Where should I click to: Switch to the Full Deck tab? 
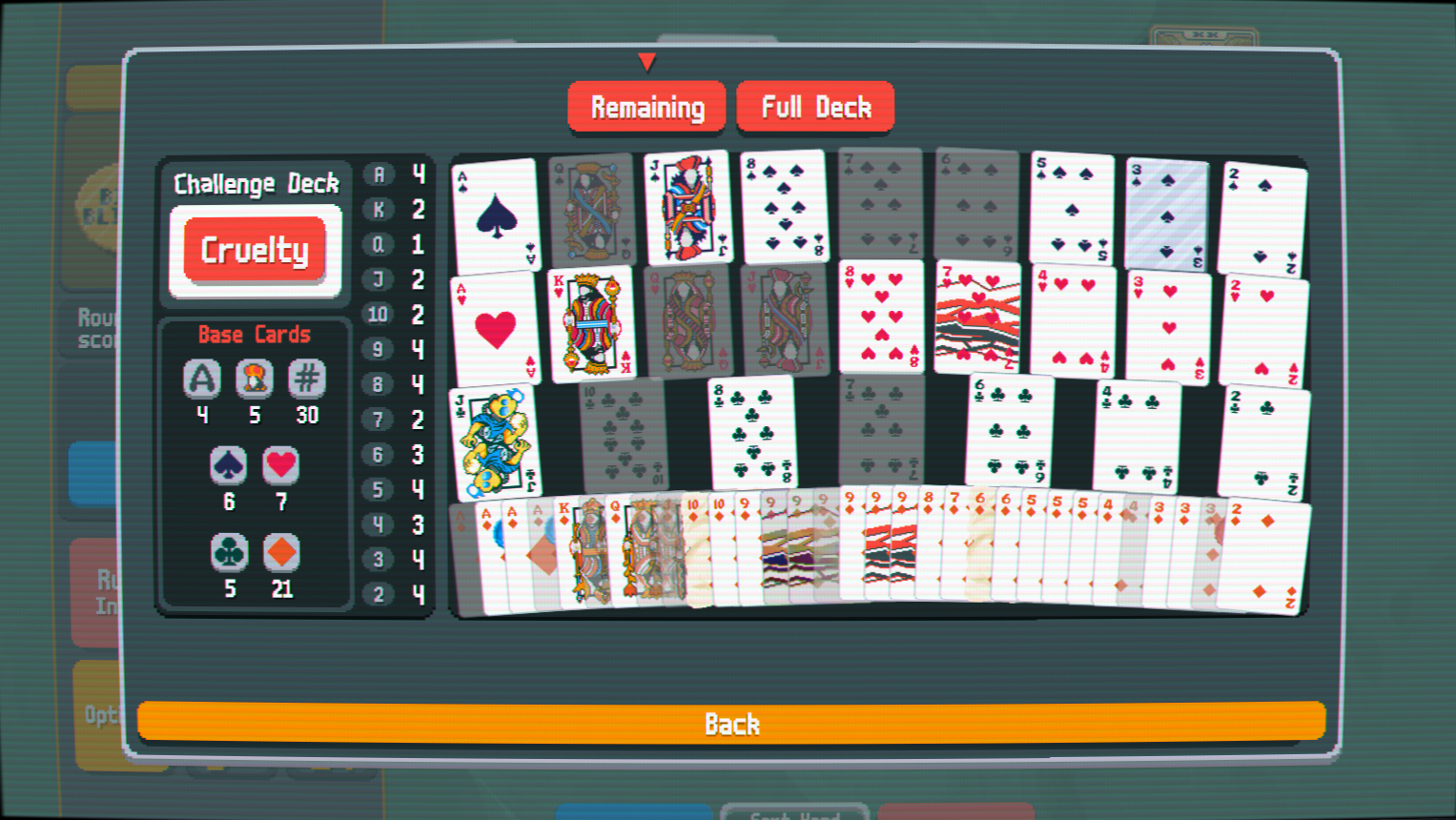815,106
